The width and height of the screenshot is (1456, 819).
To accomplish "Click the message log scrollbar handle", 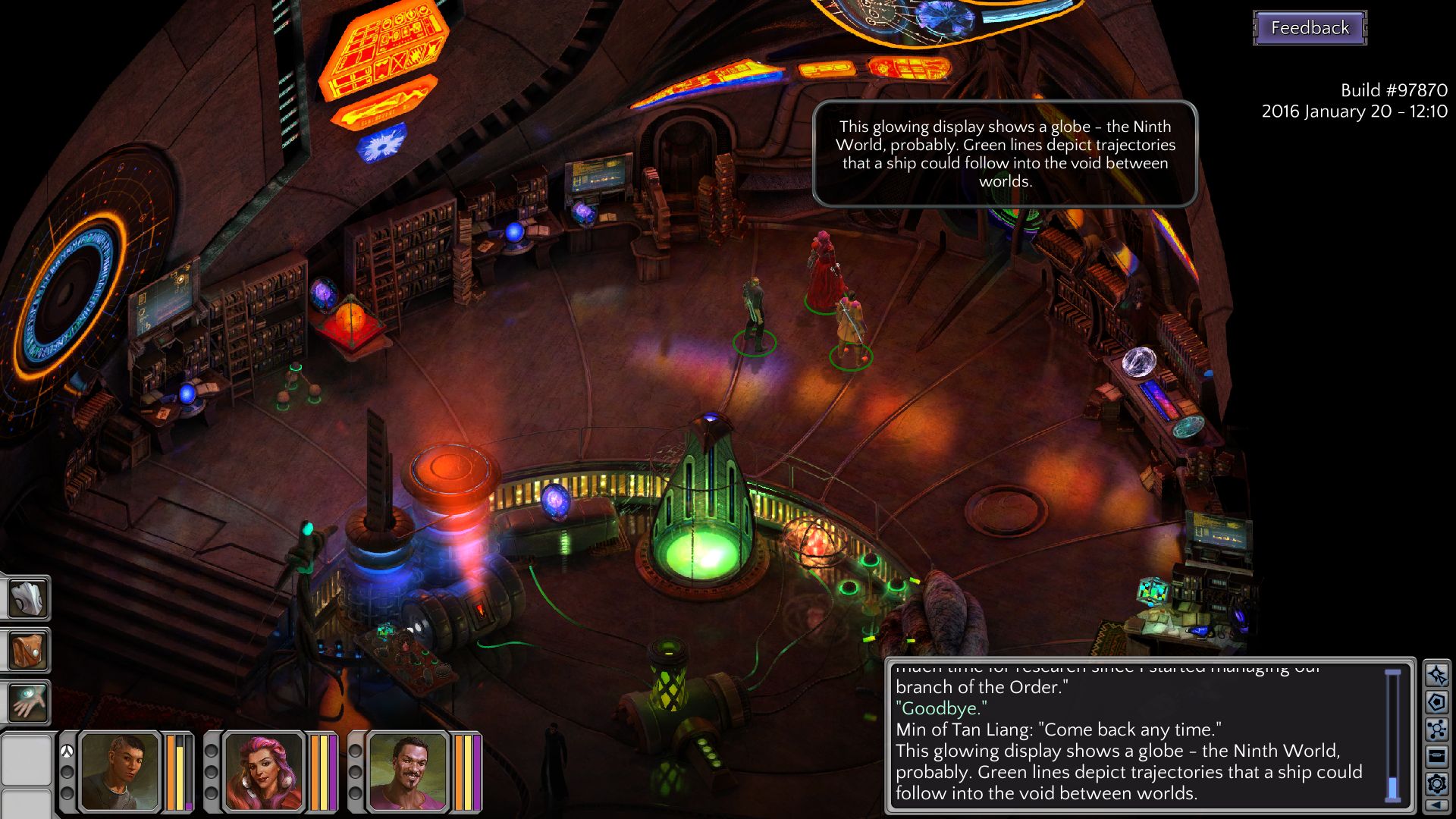I will pyautogui.click(x=1393, y=789).
